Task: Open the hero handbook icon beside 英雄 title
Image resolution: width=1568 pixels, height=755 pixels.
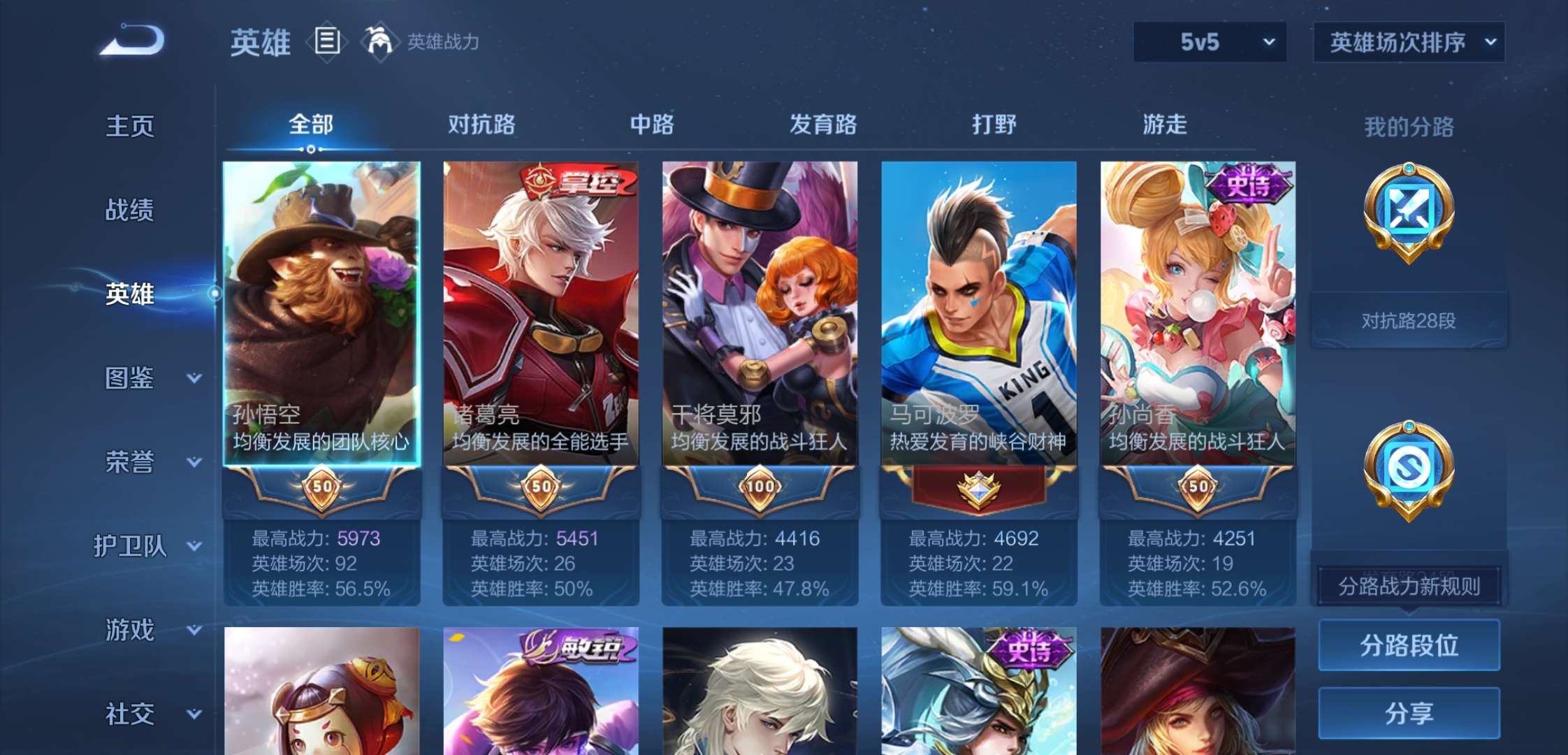Action: click(326, 40)
